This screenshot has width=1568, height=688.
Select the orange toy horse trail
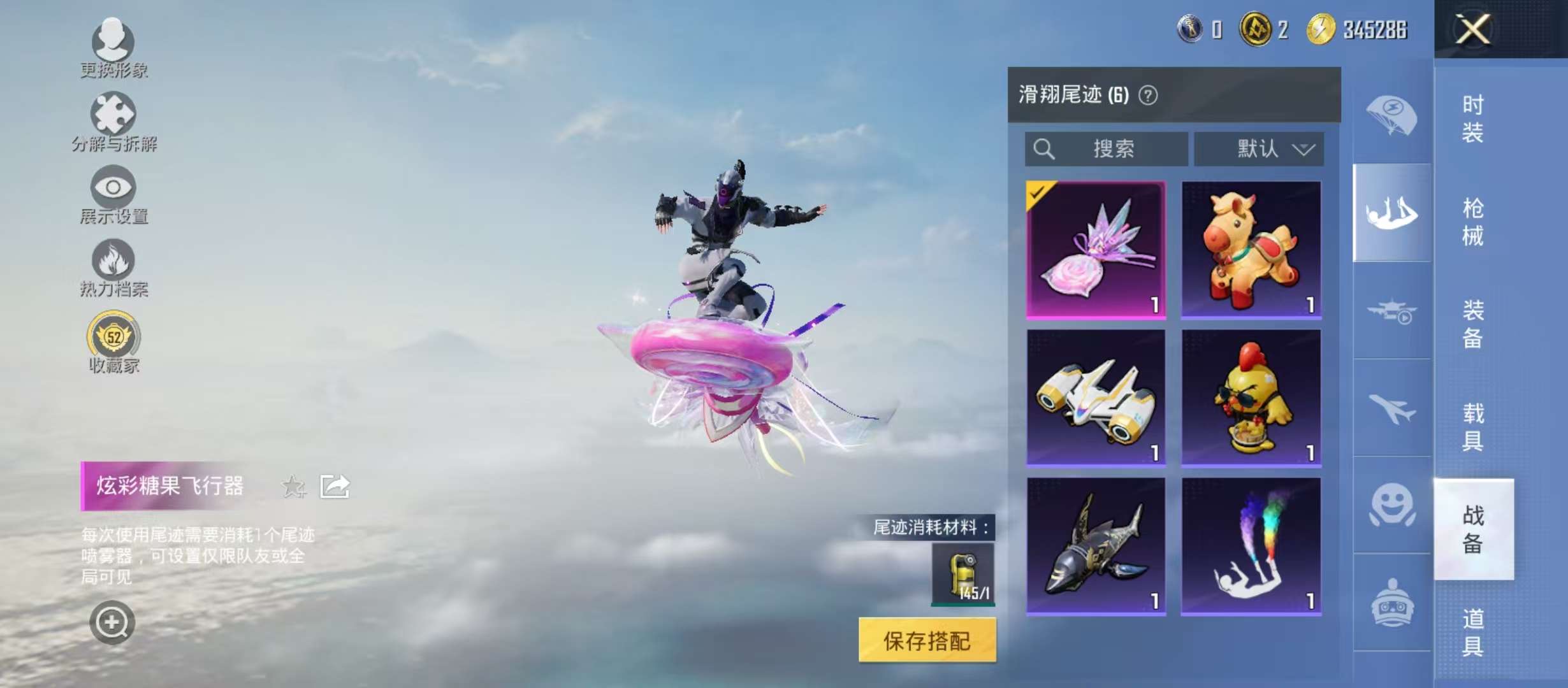click(1251, 250)
